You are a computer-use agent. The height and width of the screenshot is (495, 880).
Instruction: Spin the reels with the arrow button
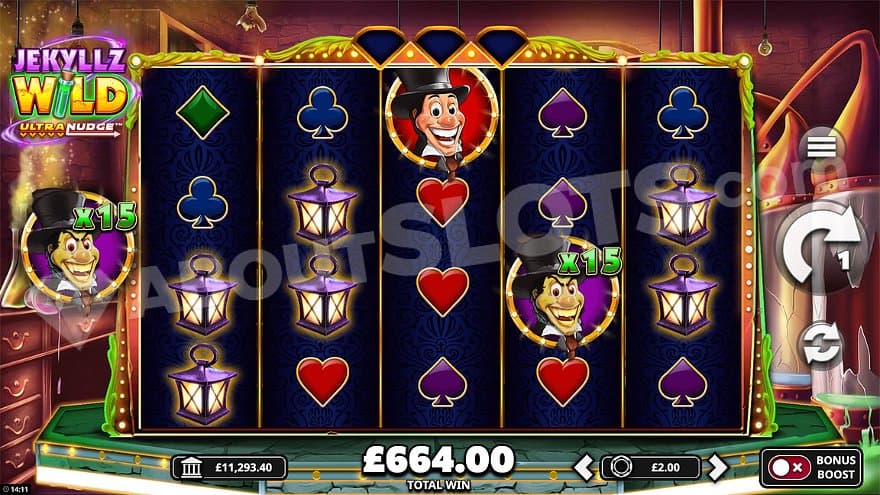click(x=821, y=243)
